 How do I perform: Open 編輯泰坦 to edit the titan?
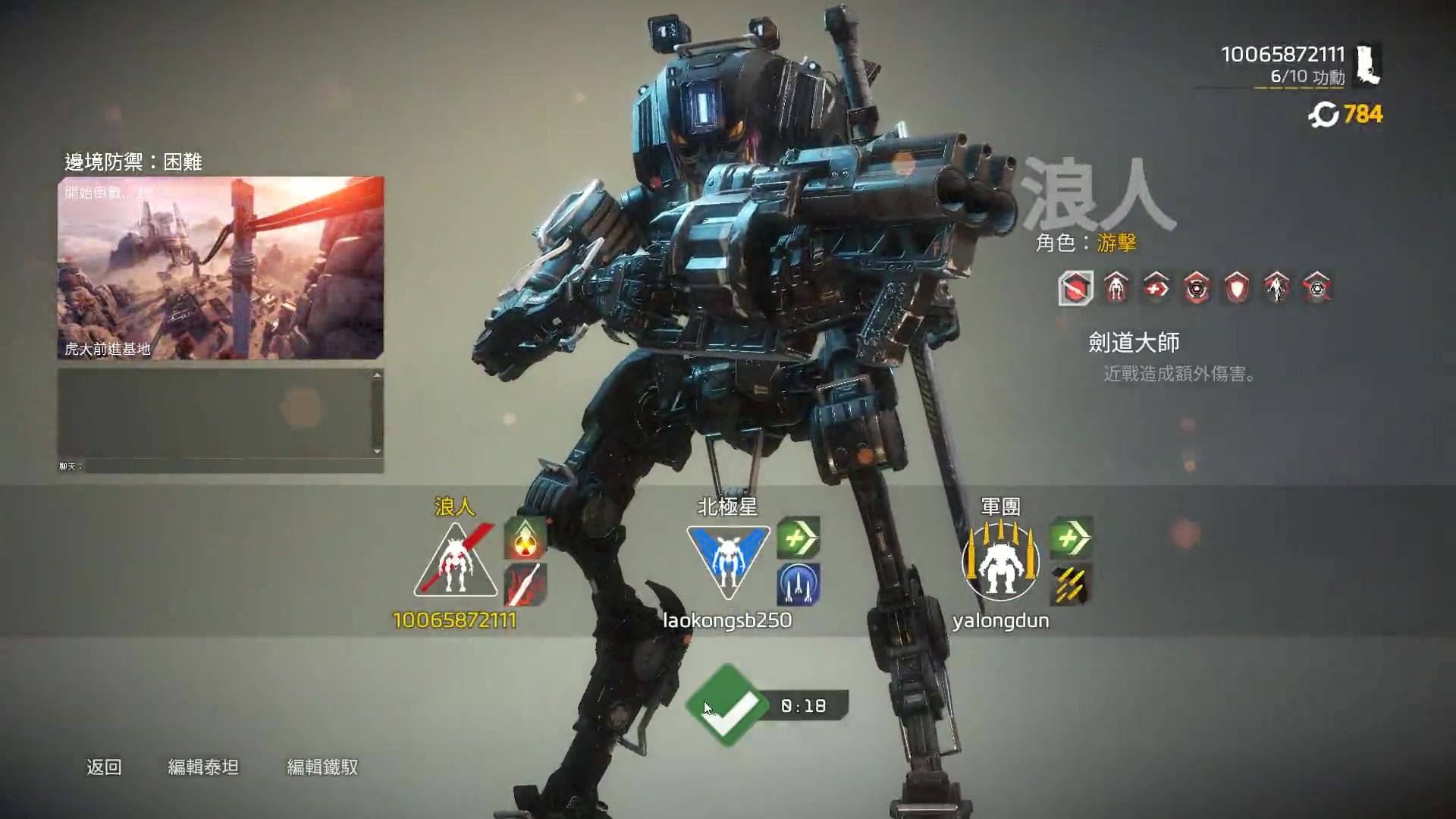(x=203, y=767)
